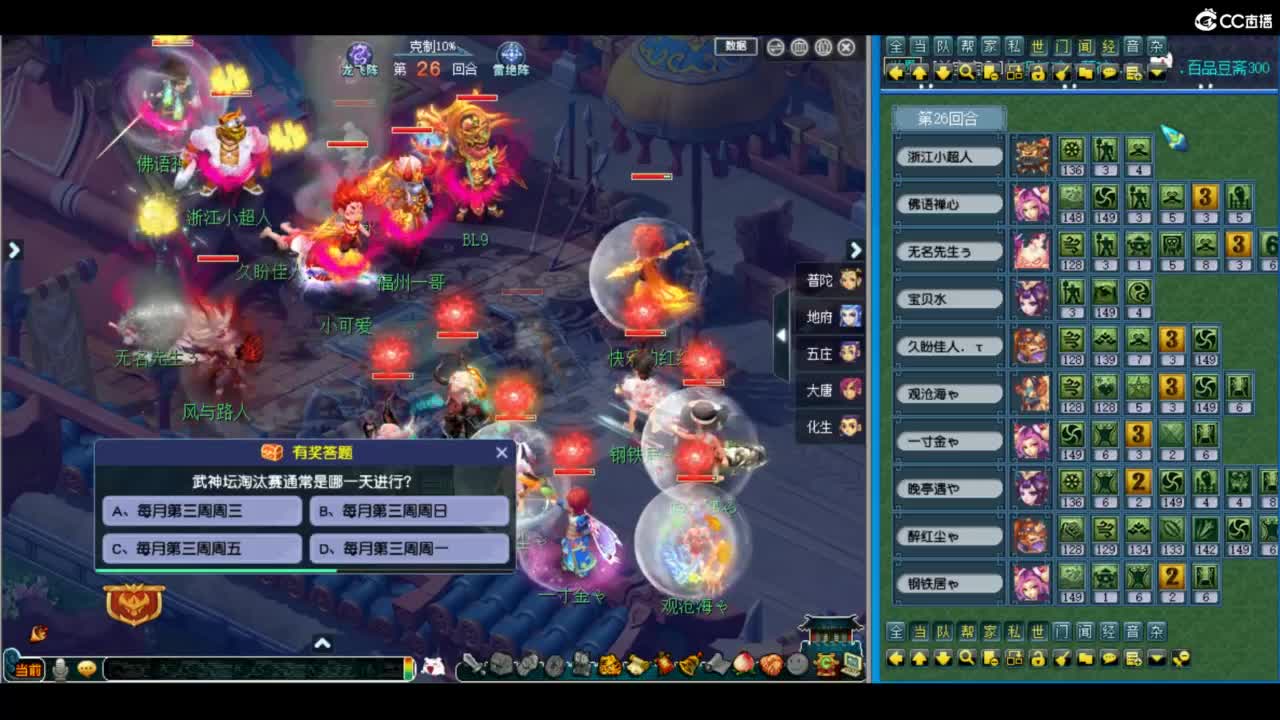Click the 数据 button in the battle header
The width and height of the screenshot is (1280, 720).
736,48
